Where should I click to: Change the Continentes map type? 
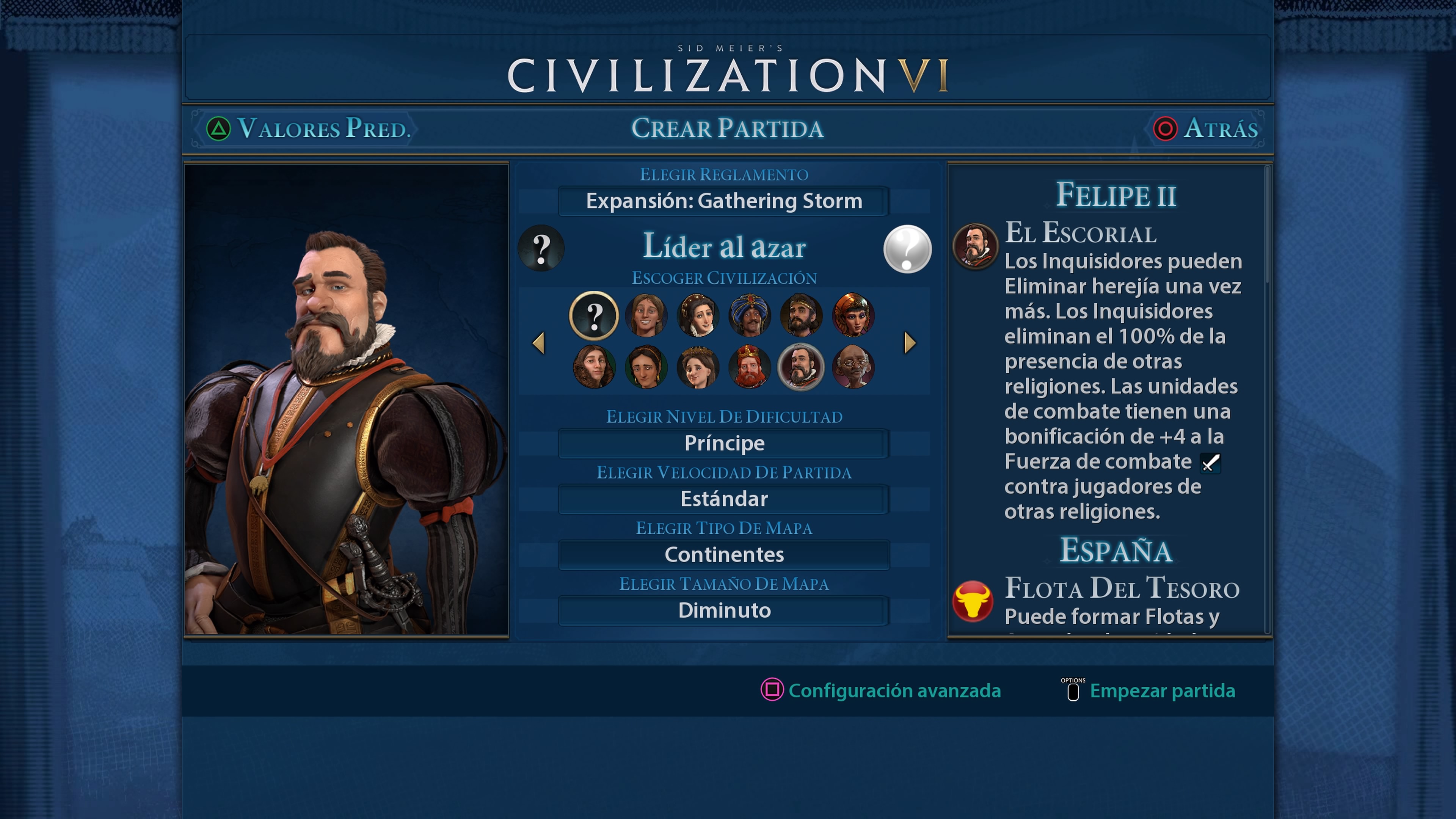723,554
